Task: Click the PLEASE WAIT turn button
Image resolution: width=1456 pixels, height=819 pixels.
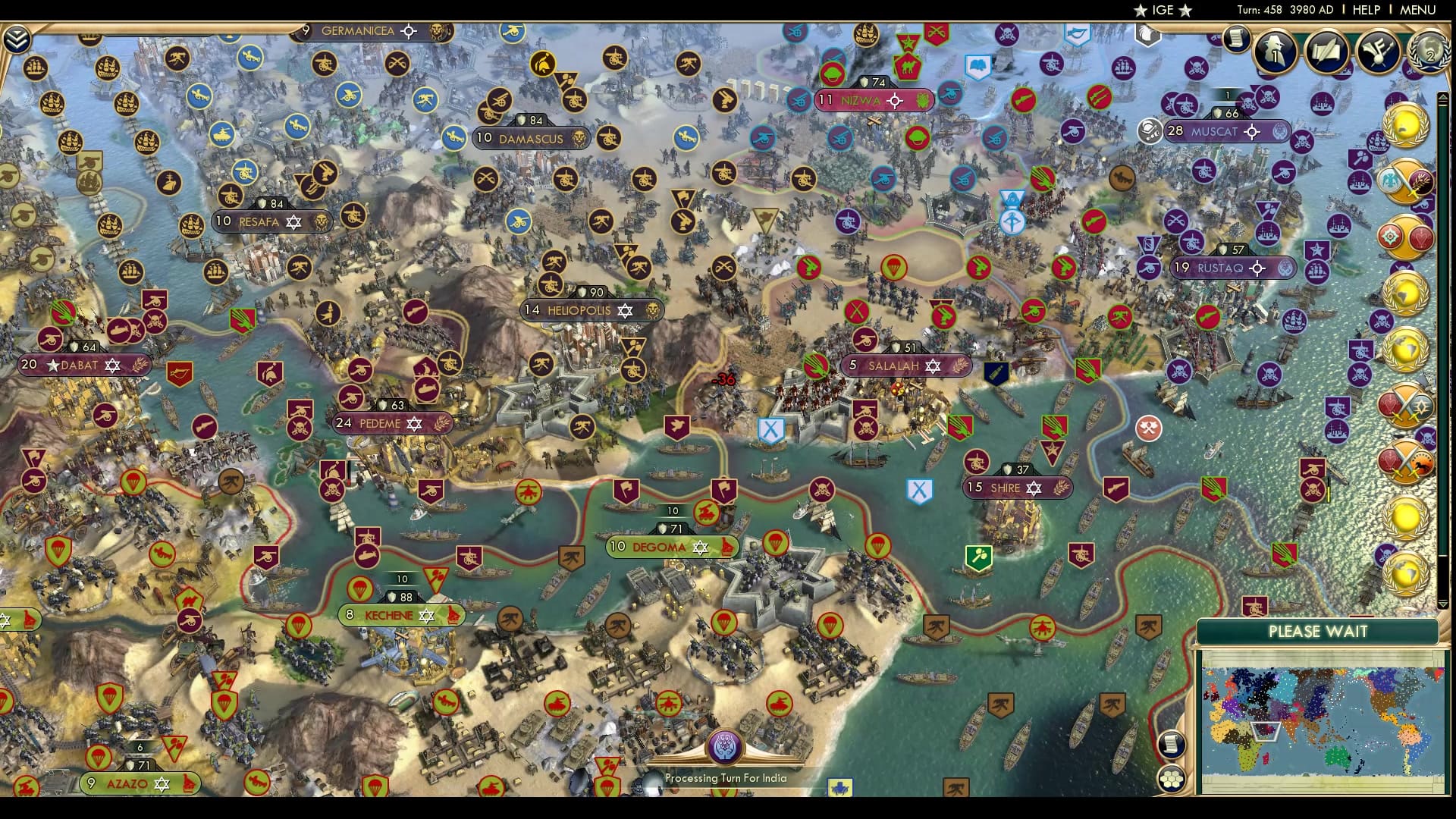Action: pyautogui.click(x=1317, y=632)
